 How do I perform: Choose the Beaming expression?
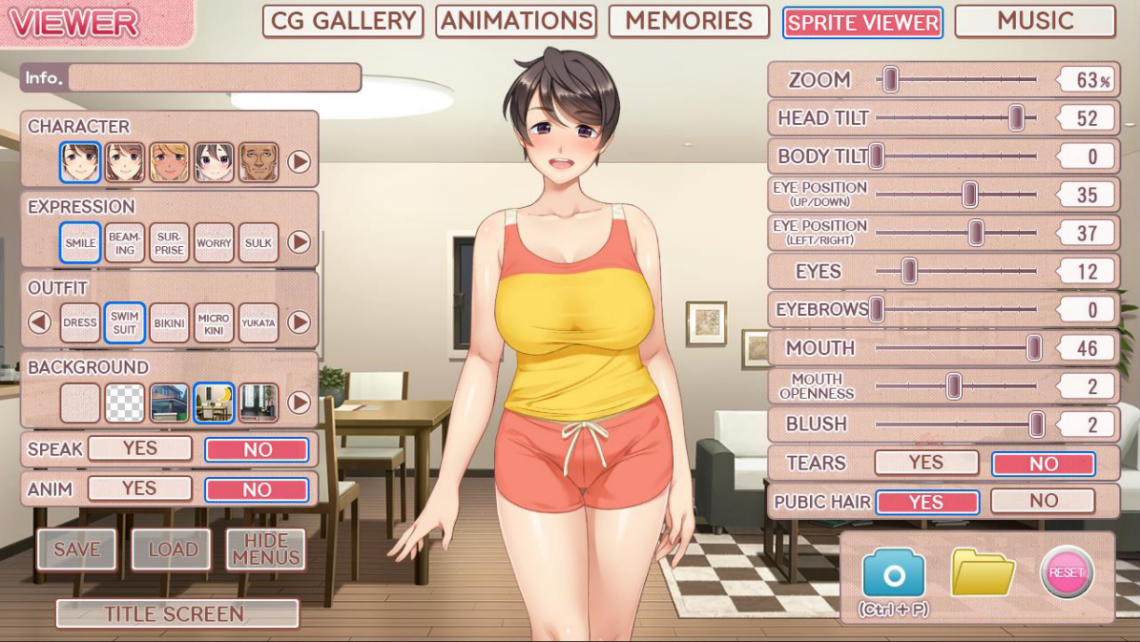click(x=125, y=243)
